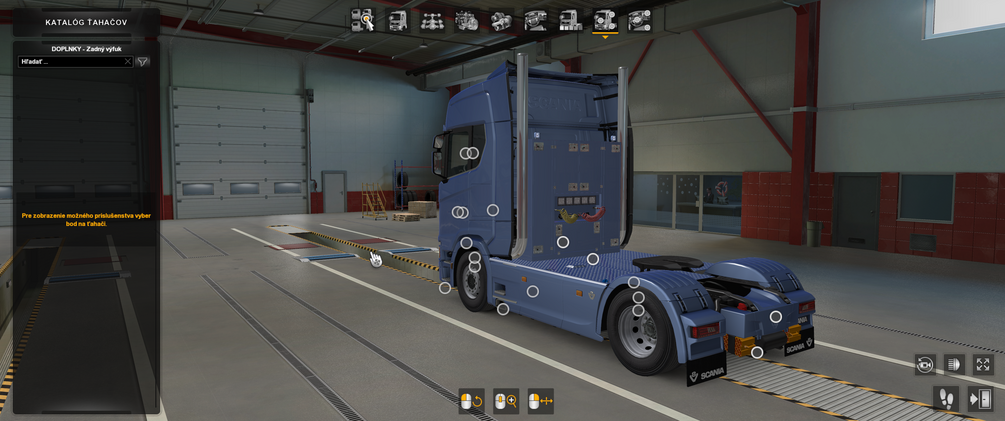
Task: Switch to the chassis category tab
Action: [432, 20]
